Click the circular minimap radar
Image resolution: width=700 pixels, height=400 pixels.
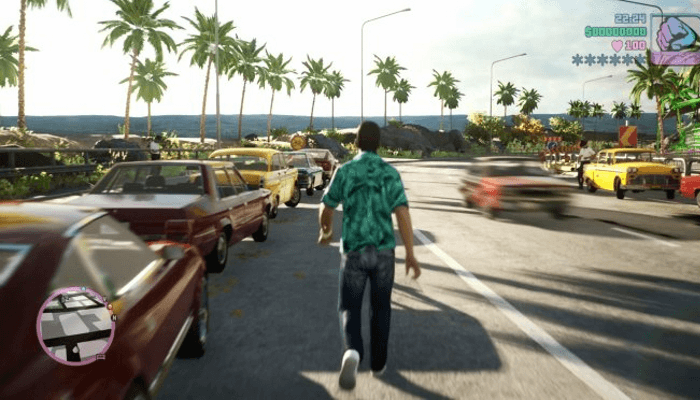(75, 325)
